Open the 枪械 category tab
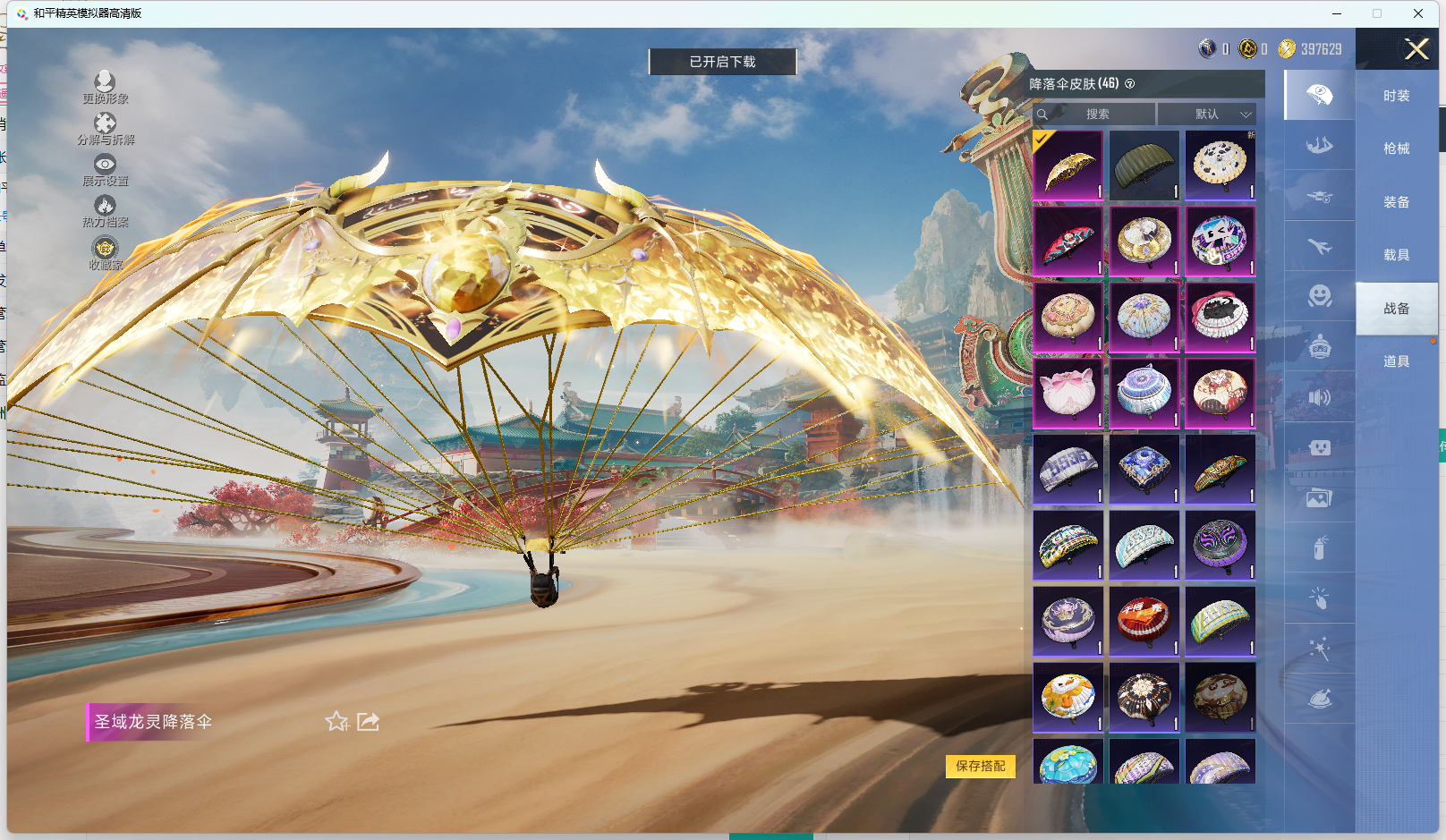Image resolution: width=1446 pixels, height=840 pixels. point(1396,148)
